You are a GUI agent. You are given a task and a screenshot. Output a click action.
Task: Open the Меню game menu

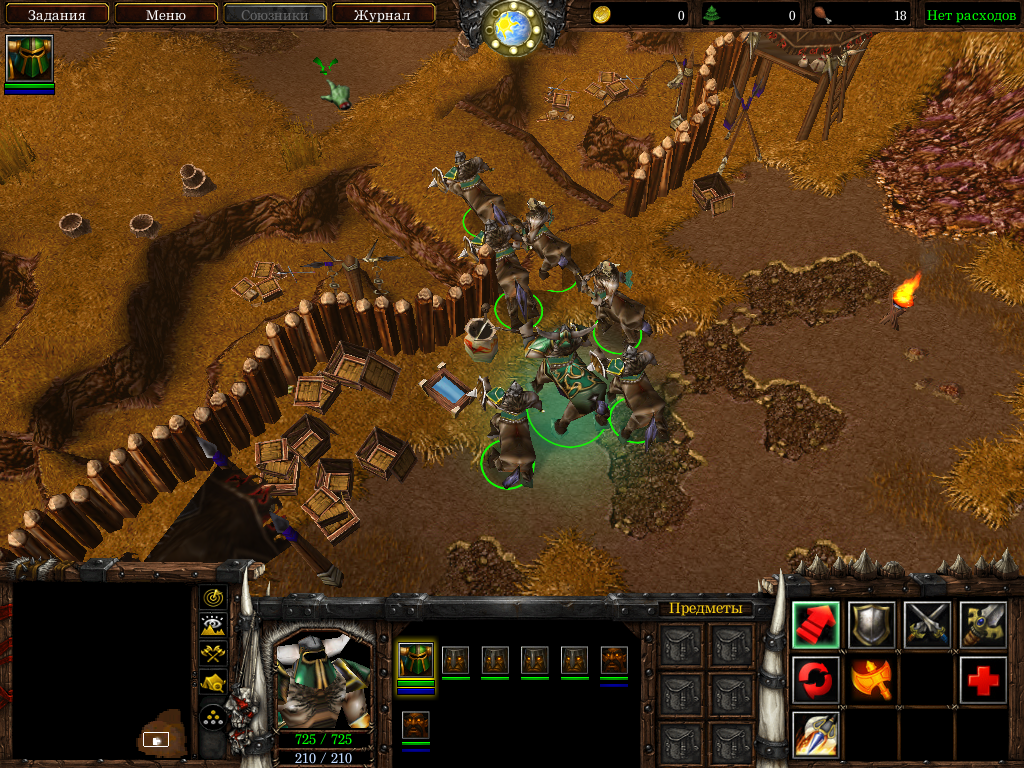[x=166, y=15]
